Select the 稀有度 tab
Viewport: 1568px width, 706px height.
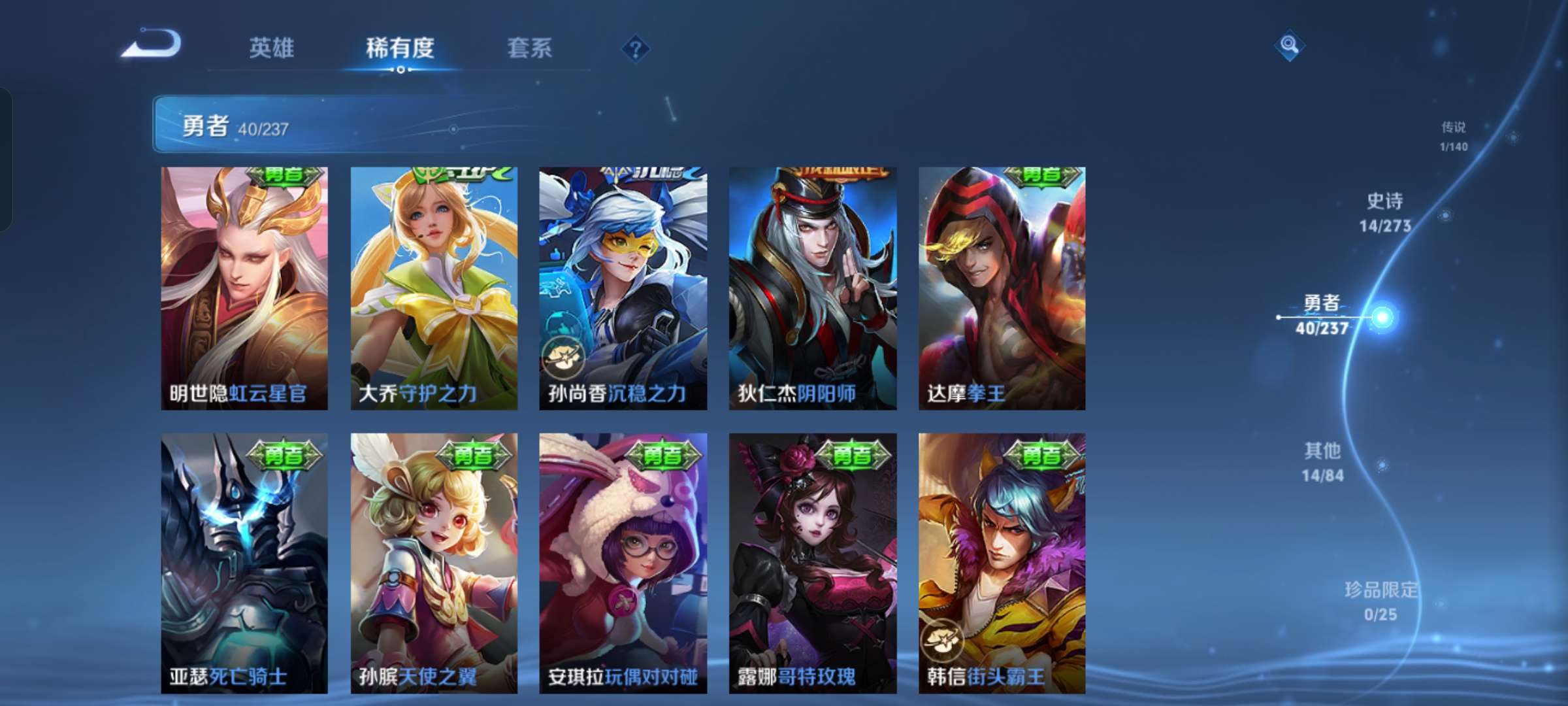(400, 48)
